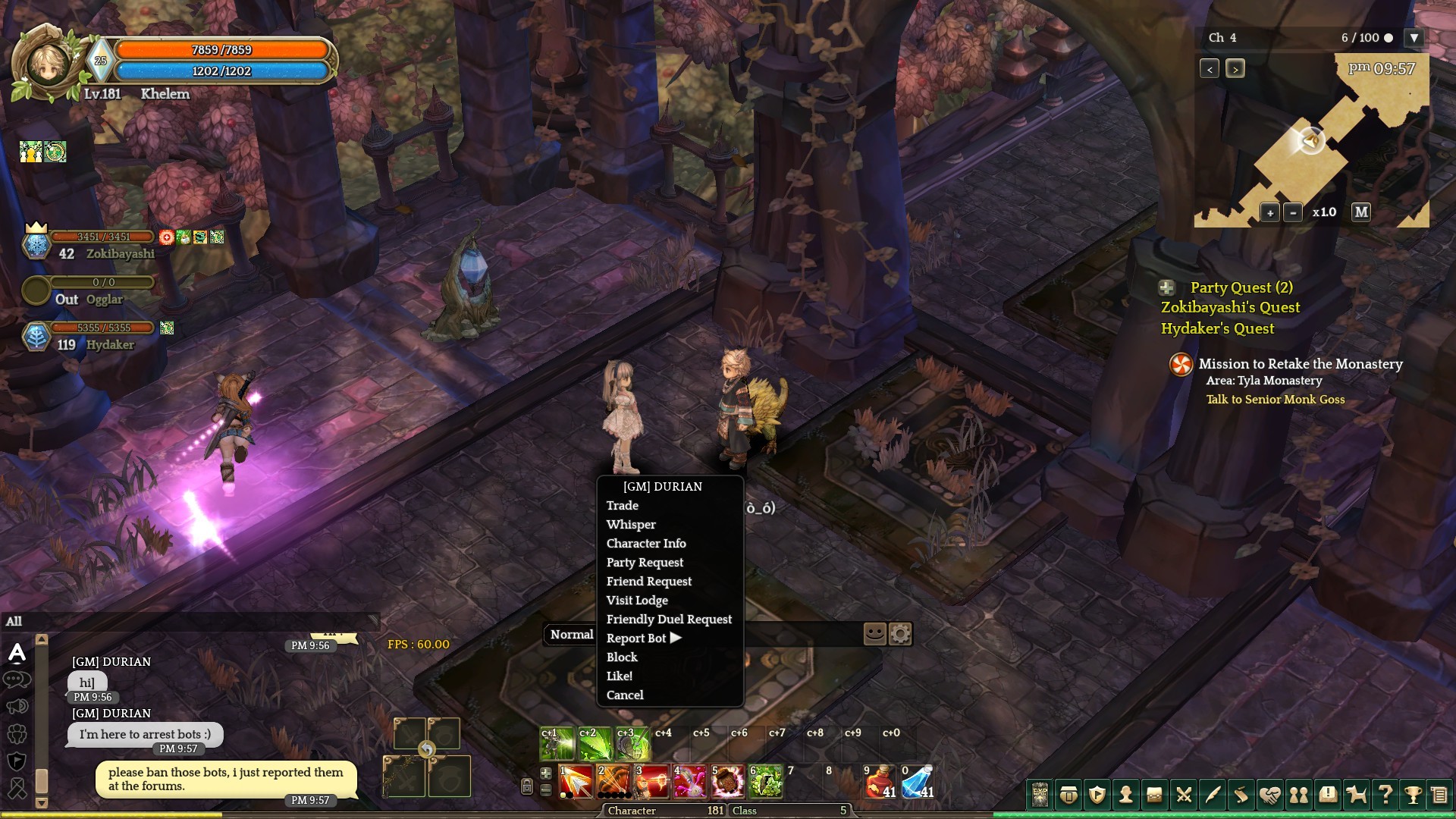
Task: Expand the channel dropdown arrow
Action: click(x=1414, y=38)
